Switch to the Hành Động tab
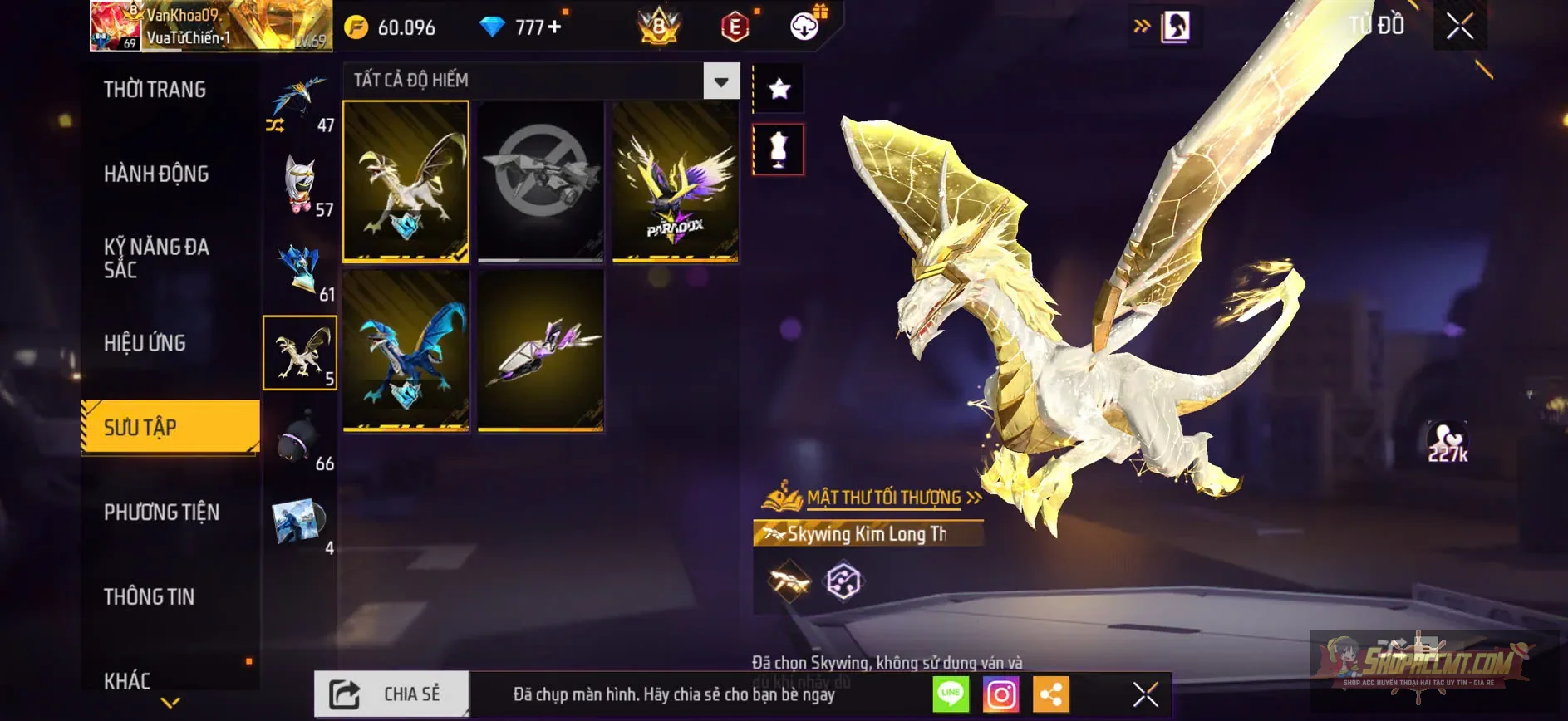The width and height of the screenshot is (1568, 721). point(156,174)
